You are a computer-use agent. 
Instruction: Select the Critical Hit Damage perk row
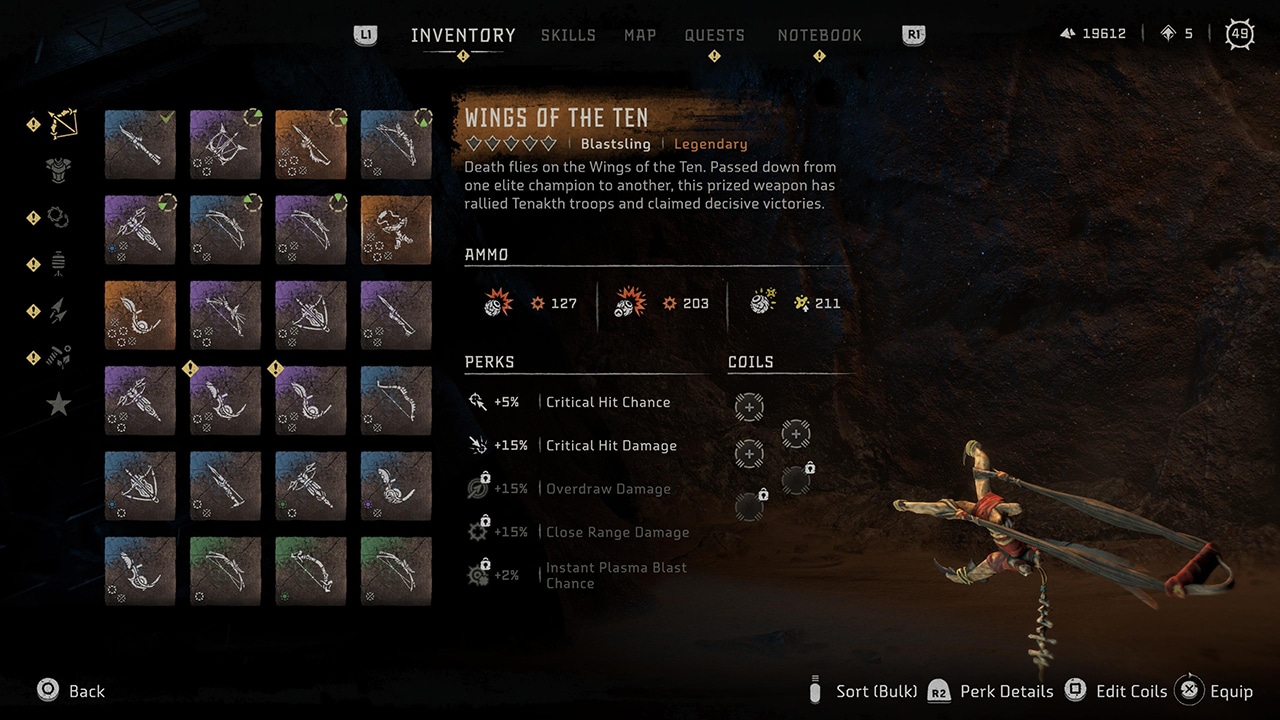click(x=610, y=445)
